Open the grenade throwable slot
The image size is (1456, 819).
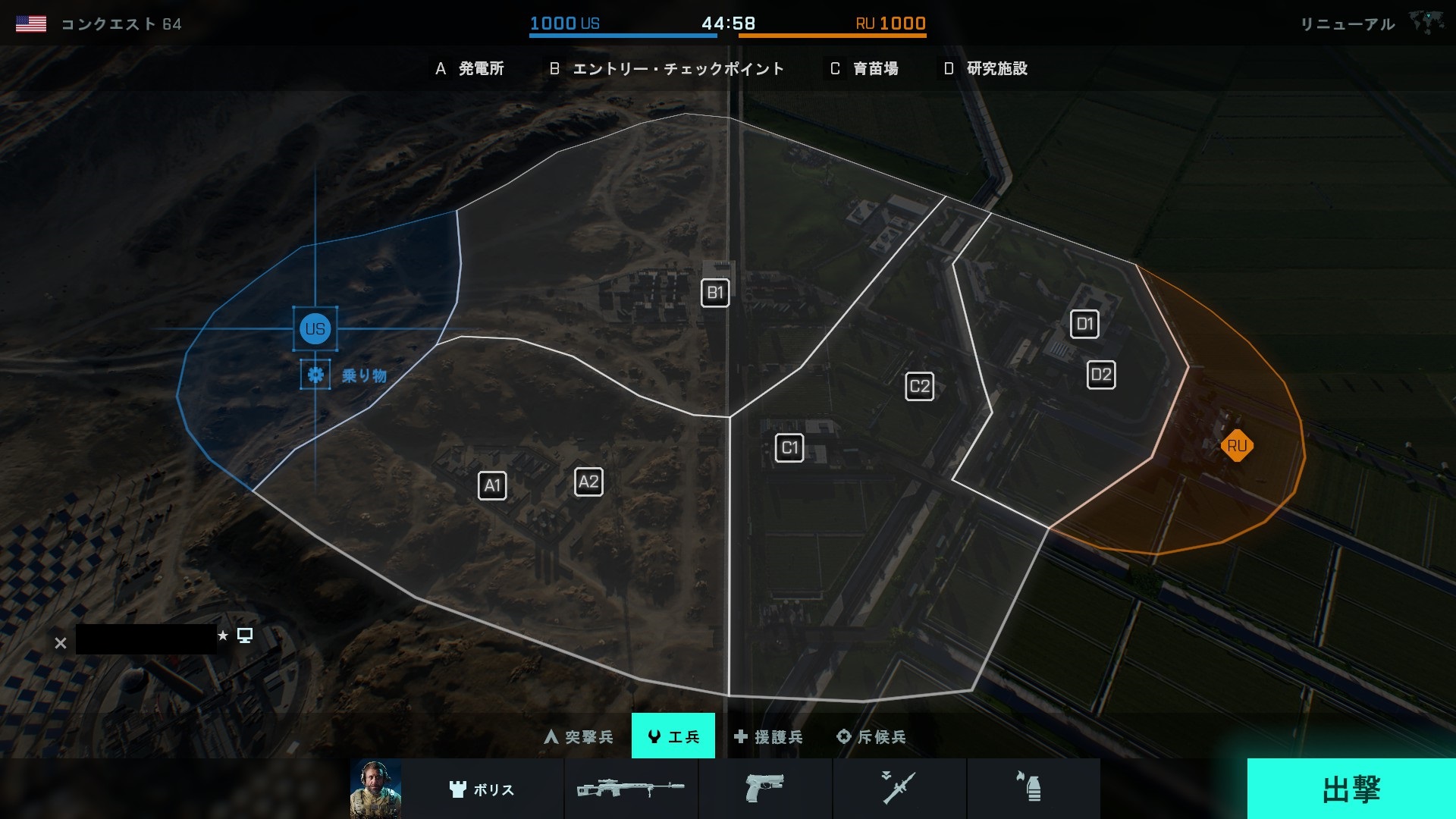pyautogui.click(x=1033, y=789)
